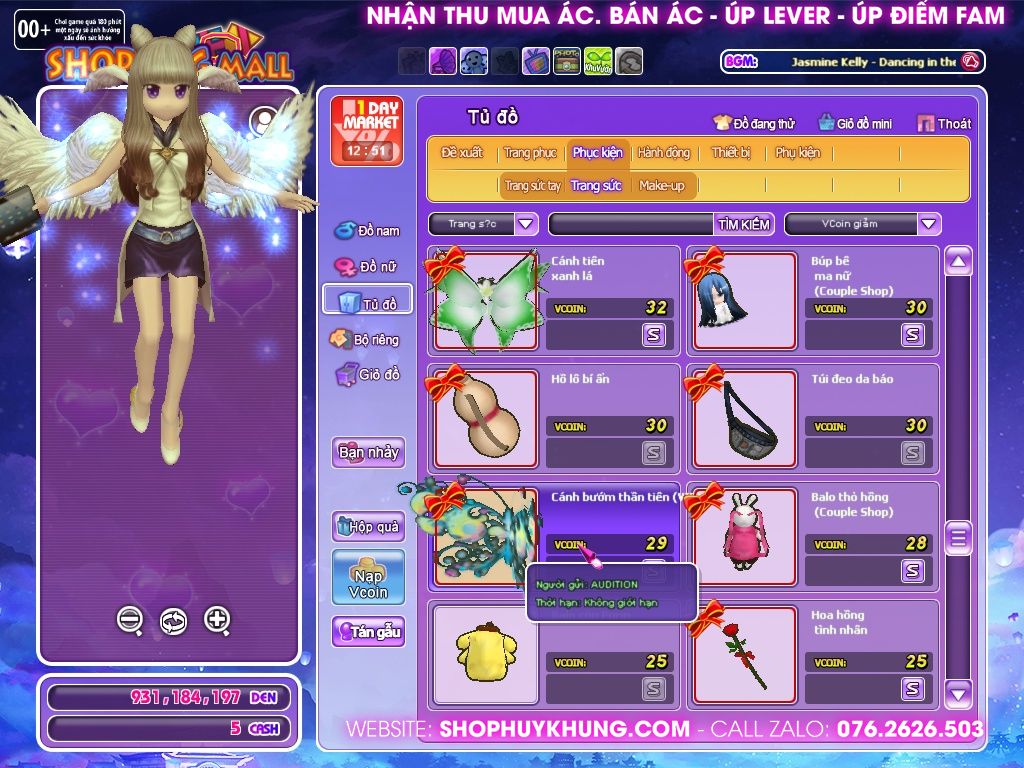Open the VCoin giảm sort dropdown

(929, 224)
